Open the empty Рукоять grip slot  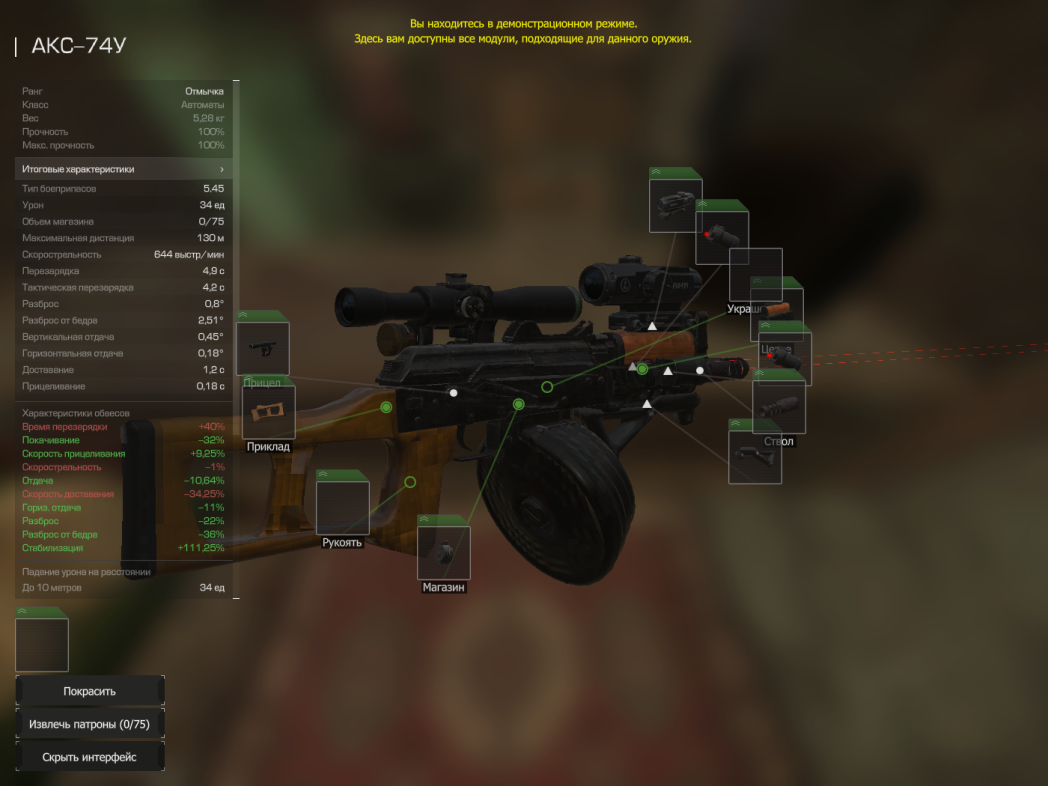click(342, 508)
